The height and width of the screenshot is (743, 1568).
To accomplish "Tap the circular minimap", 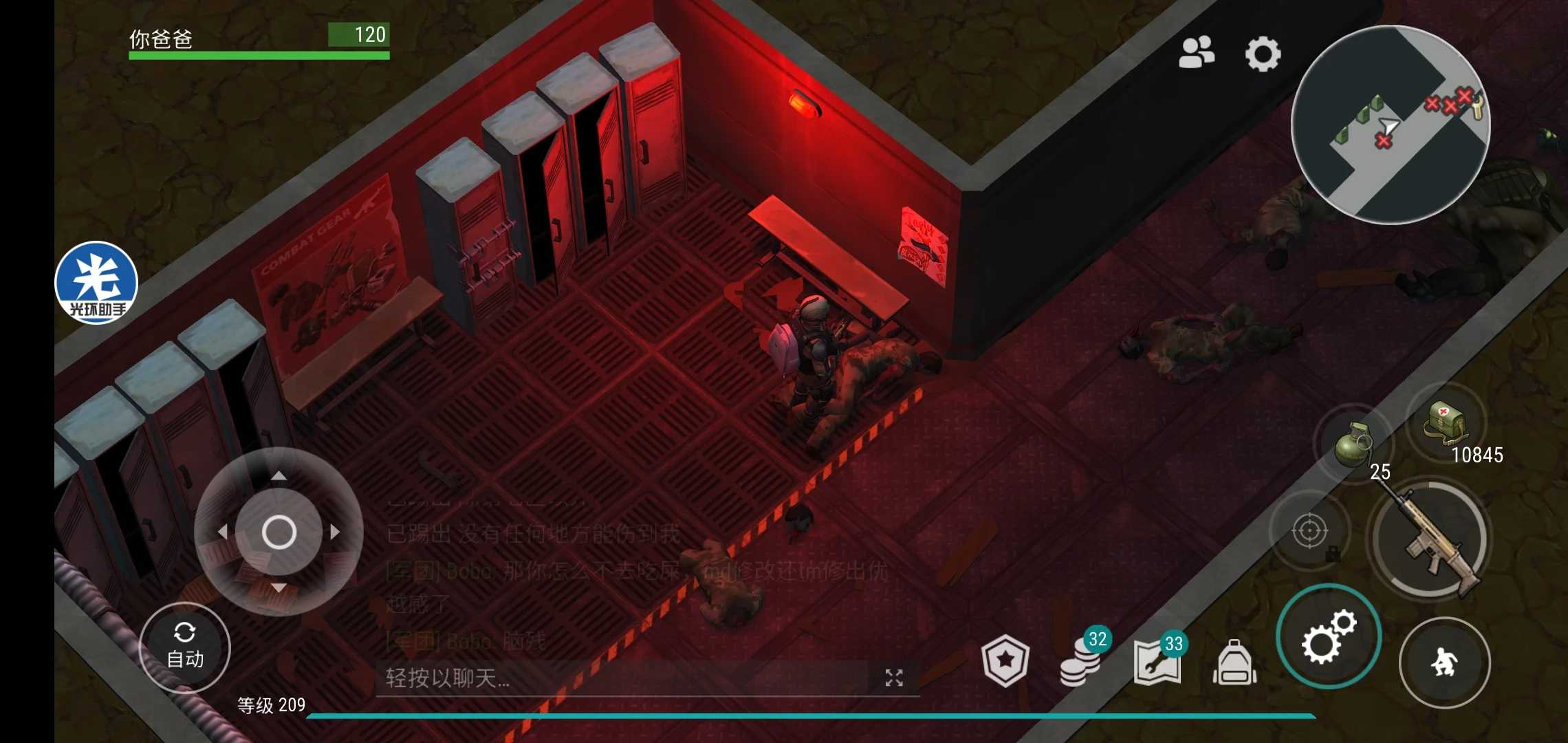I will pos(1390,125).
